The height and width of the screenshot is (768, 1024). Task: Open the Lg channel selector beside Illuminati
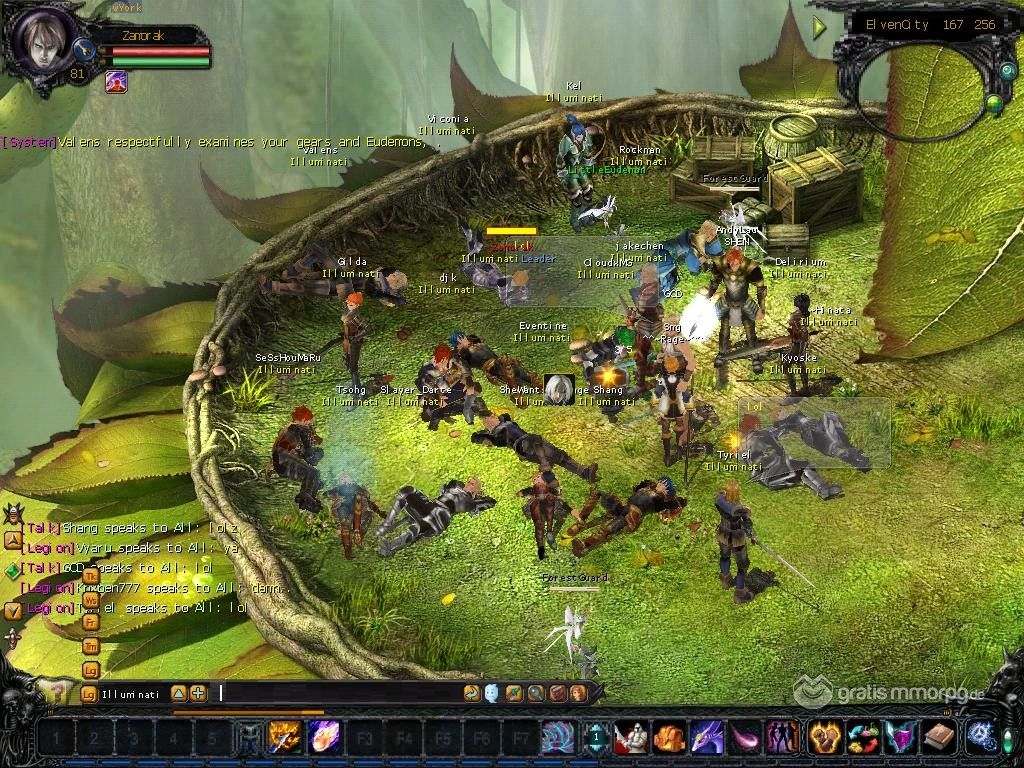tap(90, 693)
